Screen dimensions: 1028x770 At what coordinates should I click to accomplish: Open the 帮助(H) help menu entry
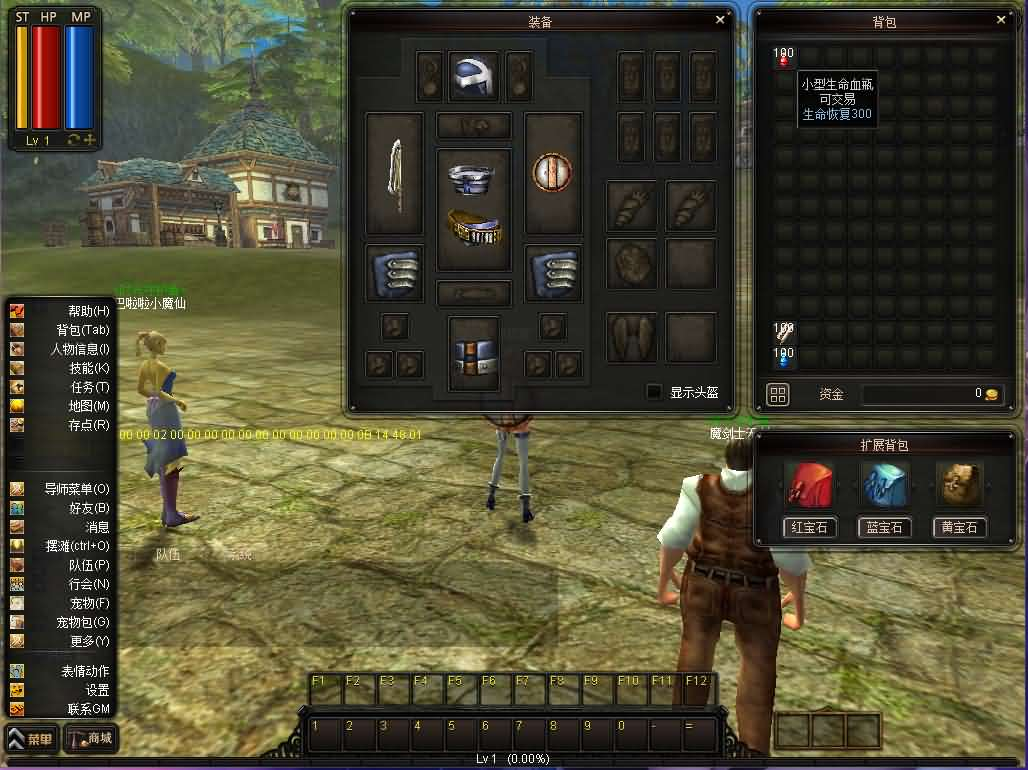point(88,311)
